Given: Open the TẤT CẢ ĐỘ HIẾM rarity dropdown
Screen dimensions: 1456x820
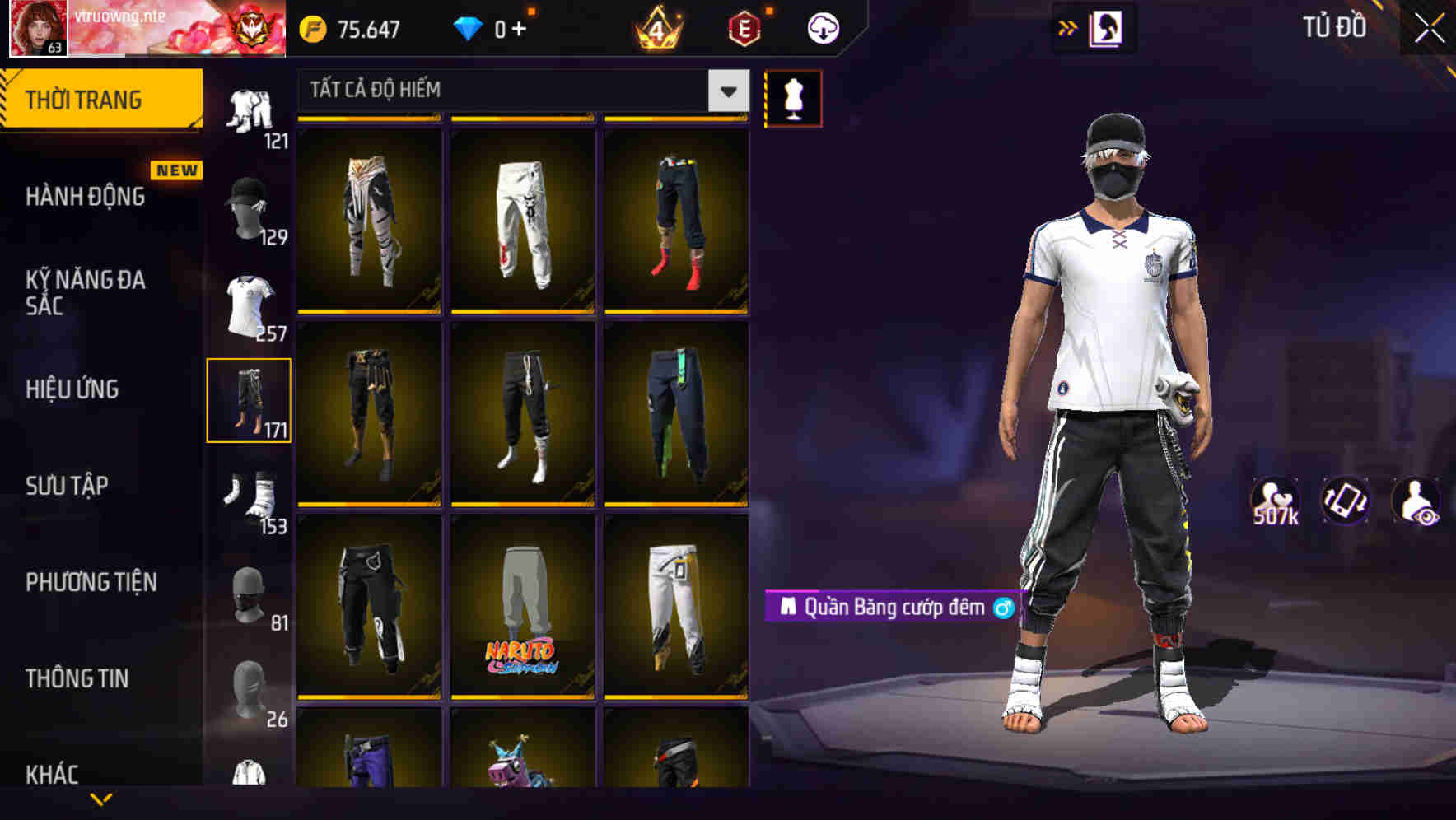Looking at the screenshot, I should coord(519,91).
